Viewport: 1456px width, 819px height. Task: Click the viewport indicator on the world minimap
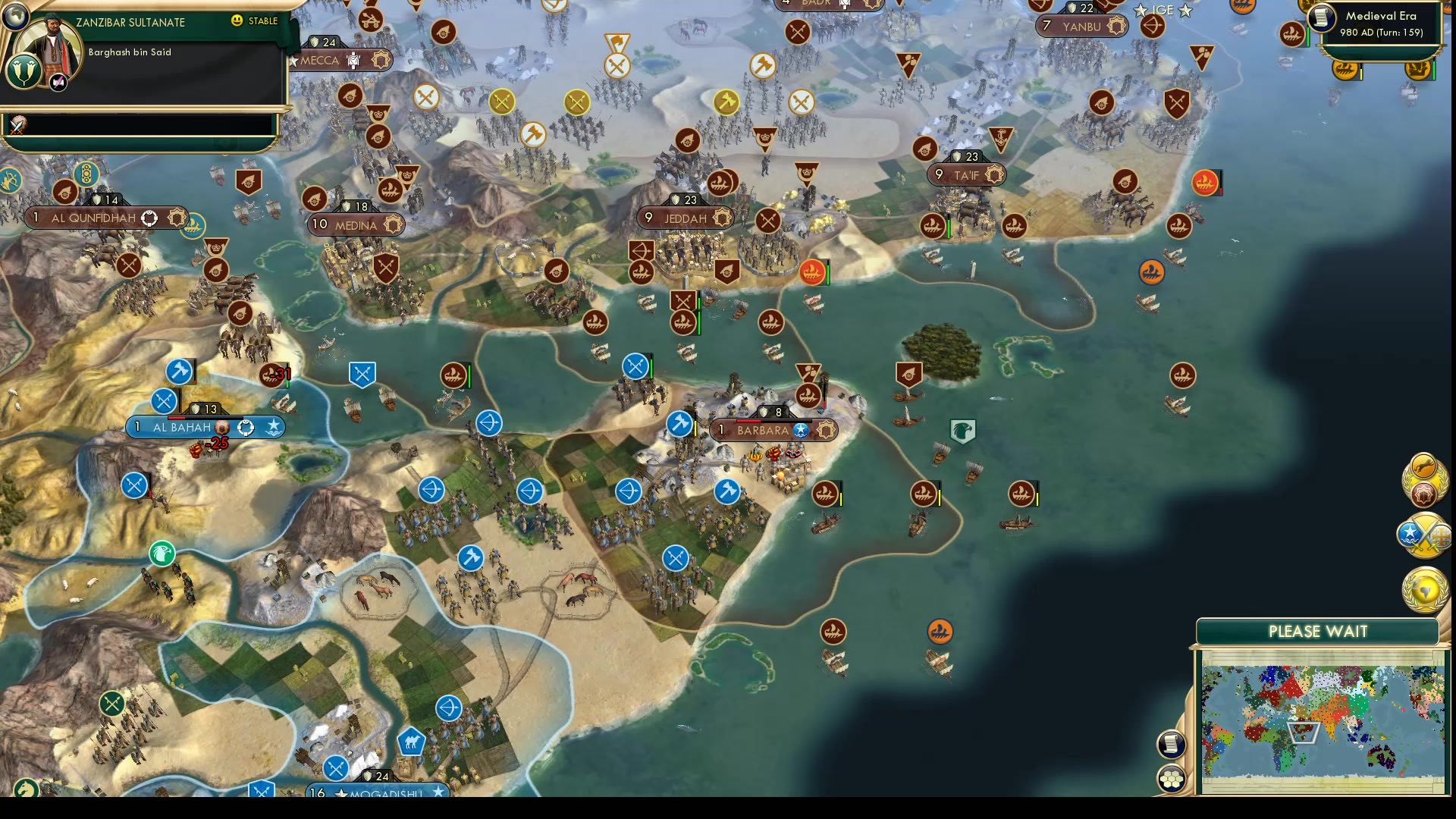pos(1304,731)
